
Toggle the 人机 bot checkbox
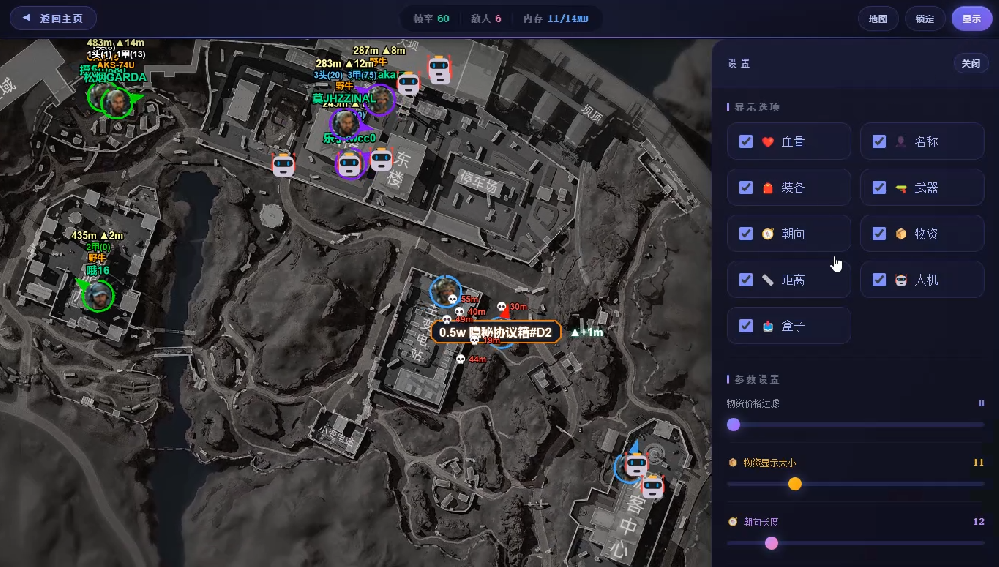pyautogui.click(x=879, y=280)
